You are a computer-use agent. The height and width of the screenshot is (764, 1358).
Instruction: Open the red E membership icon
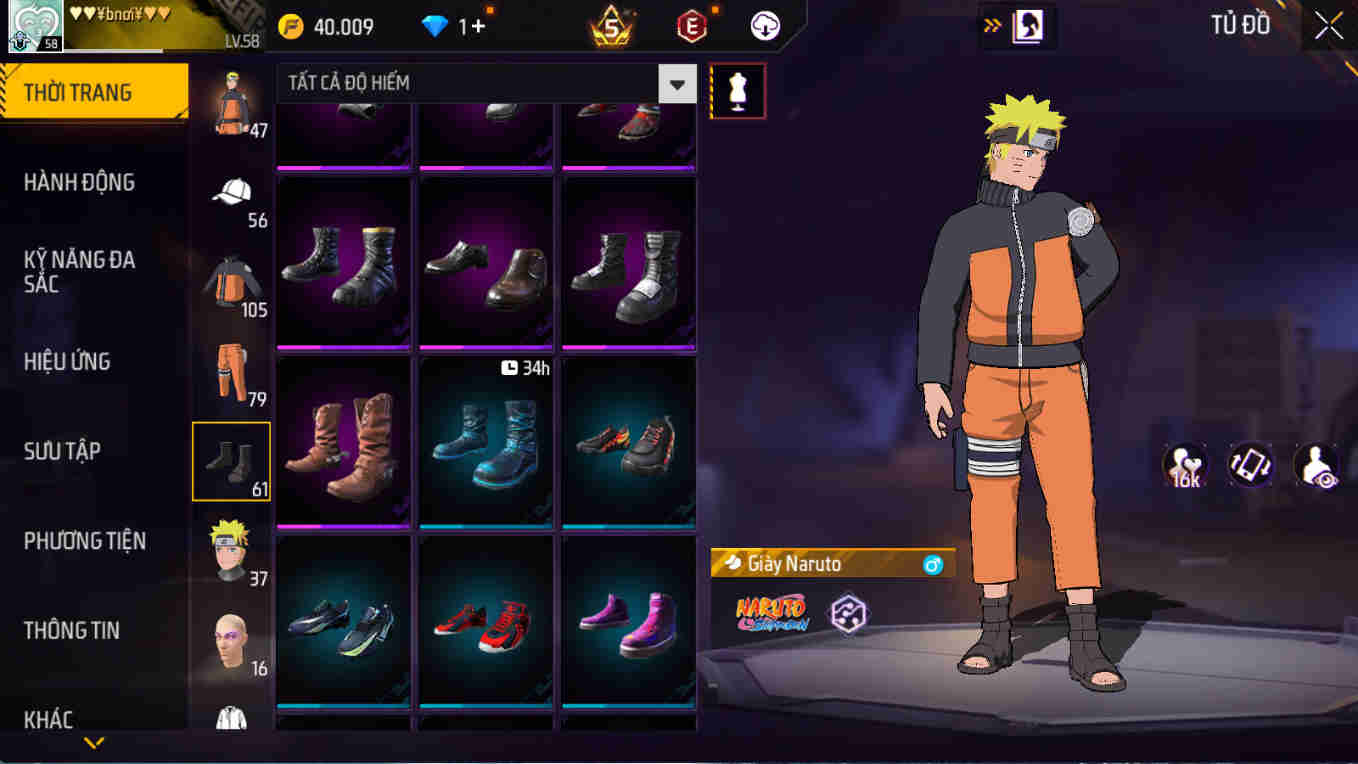[692, 27]
